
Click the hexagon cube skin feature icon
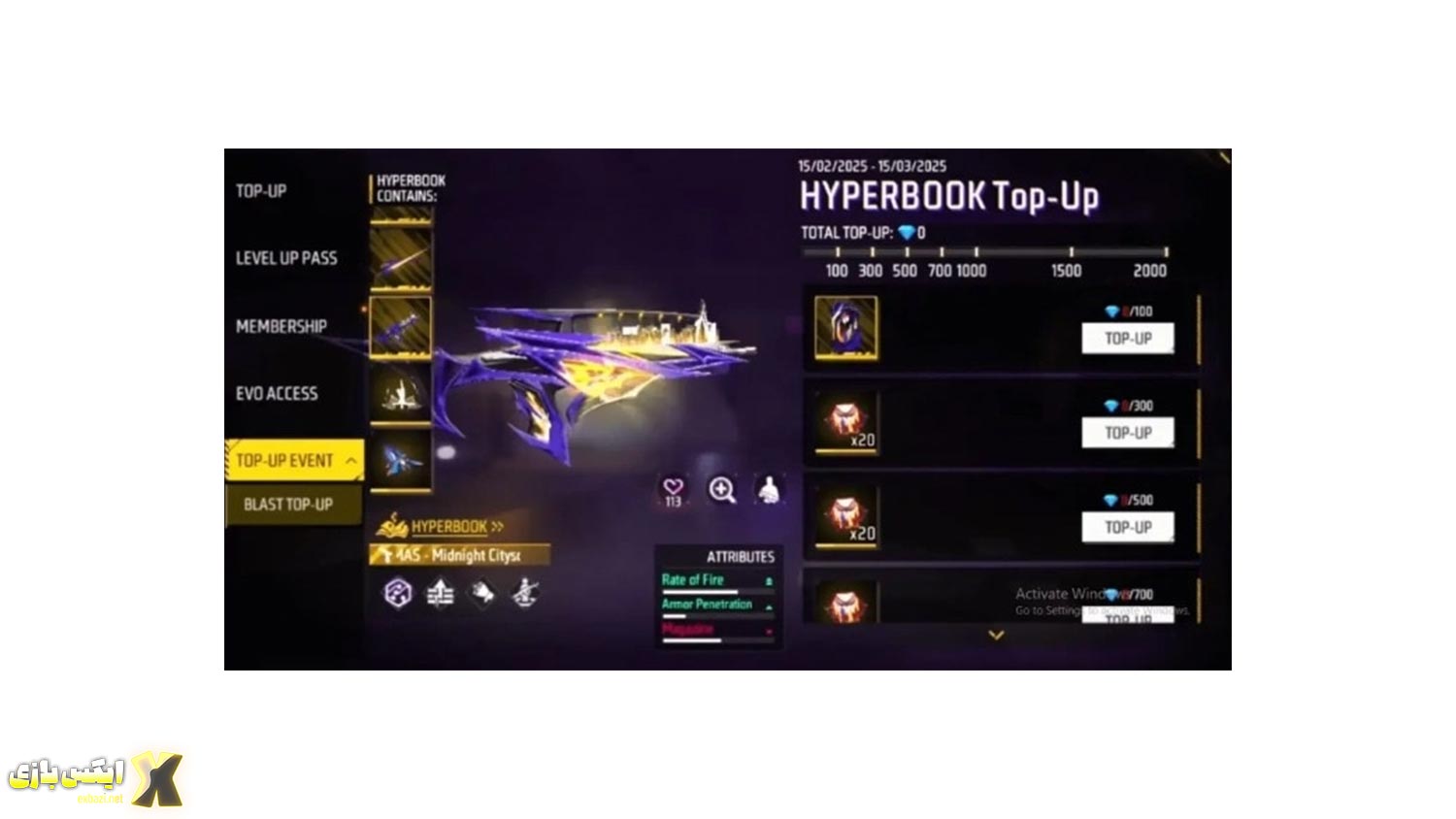pyautogui.click(x=398, y=593)
